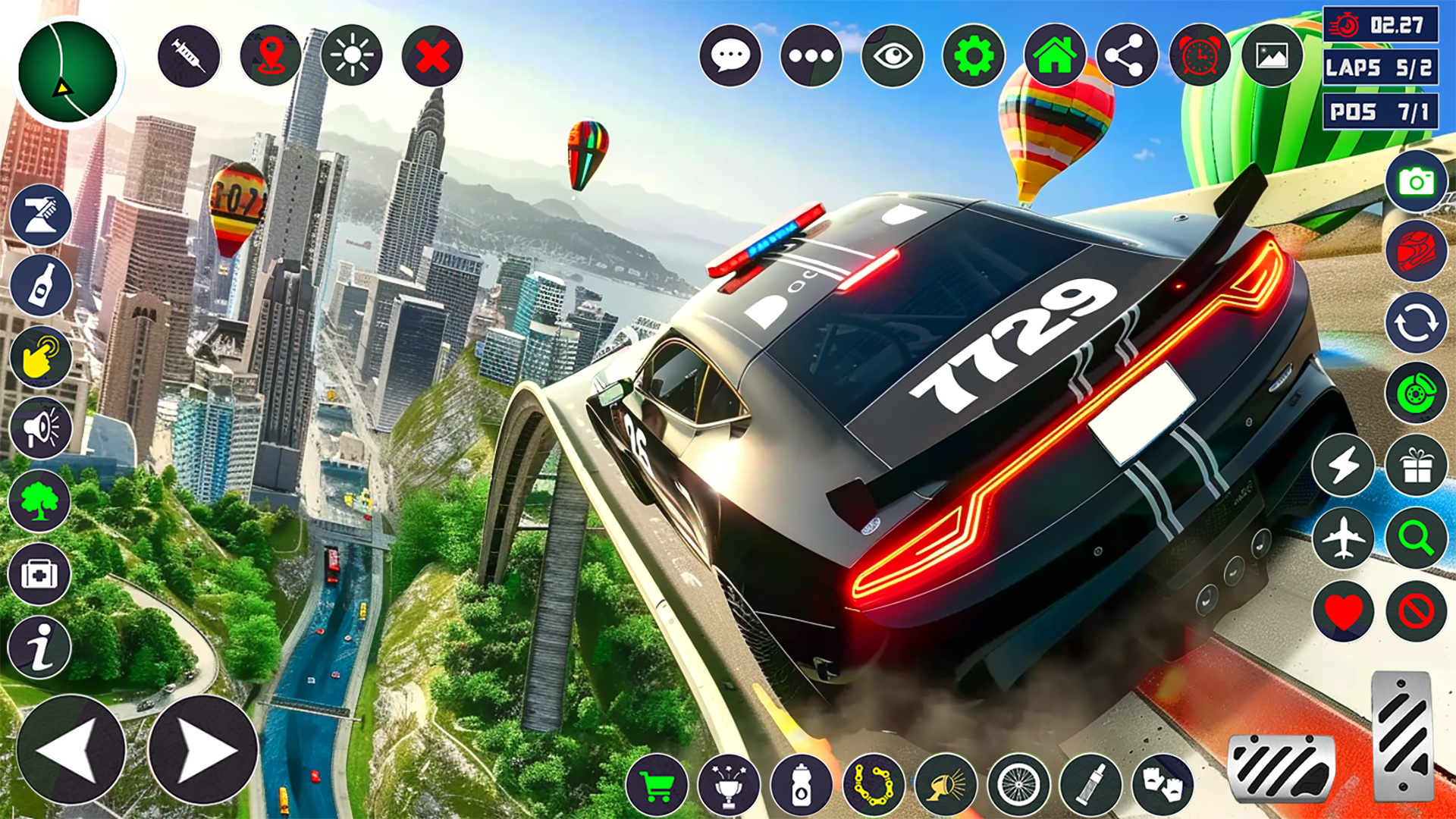Take a screenshot with the camera icon

tap(1416, 182)
